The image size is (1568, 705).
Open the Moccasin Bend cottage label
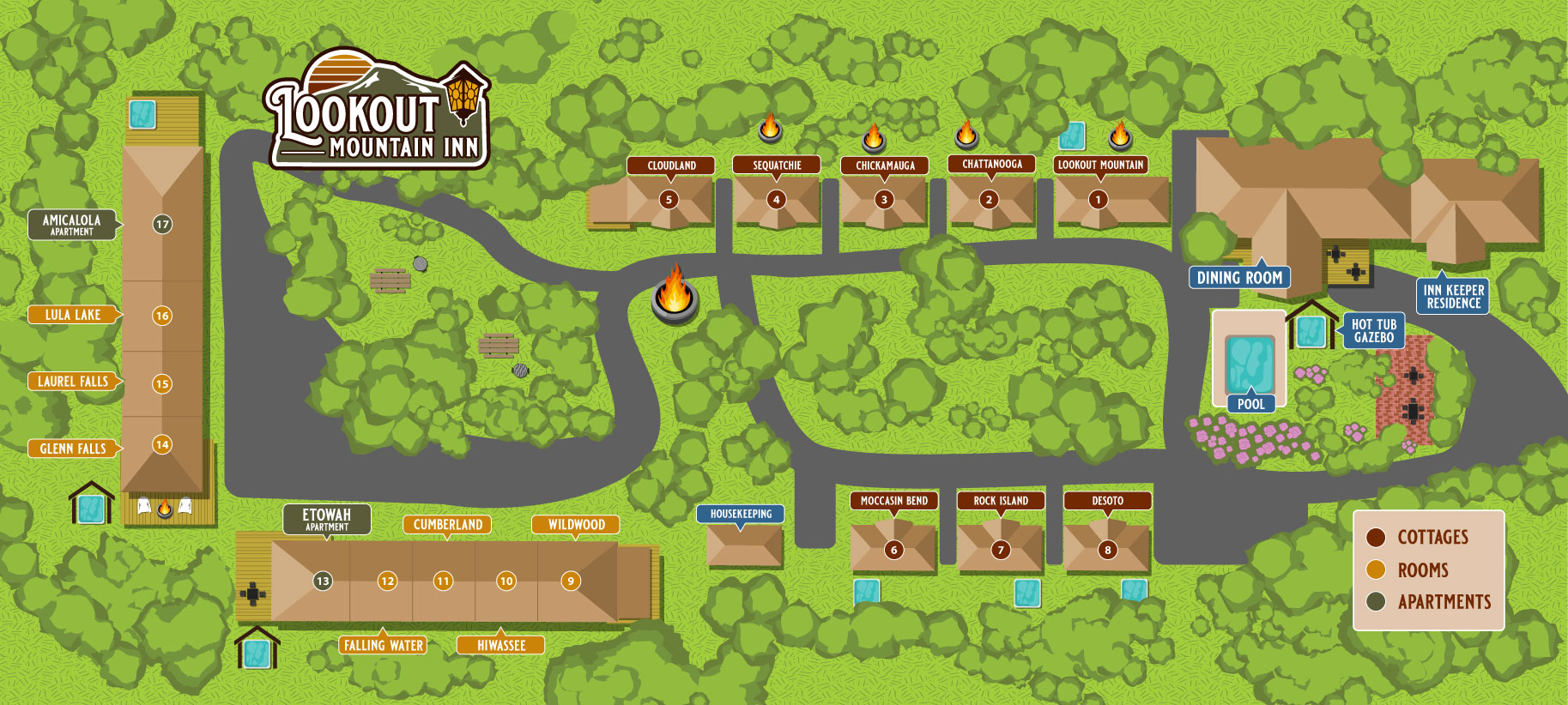[893, 501]
